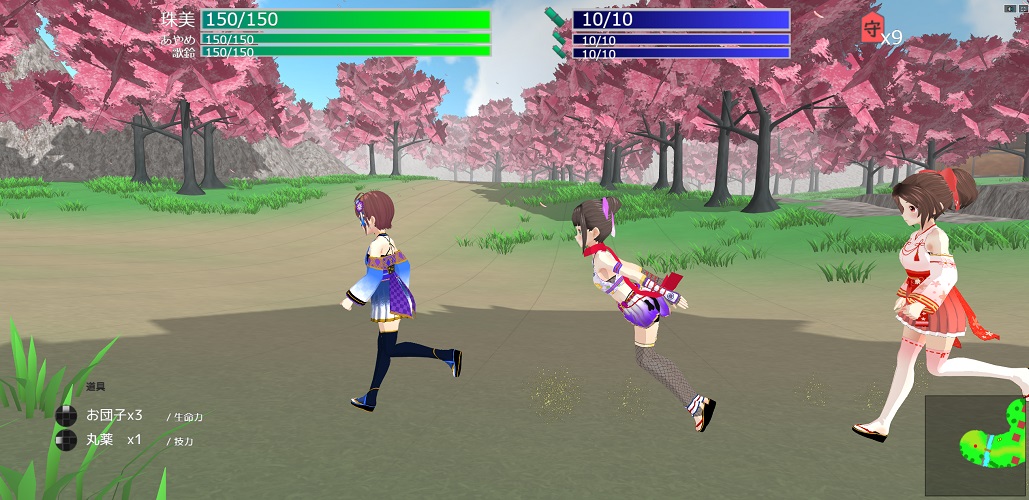The width and height of the screenshot is (1029, 500).
Task: Click the minimap in the corner
Action: coord(975,445)
